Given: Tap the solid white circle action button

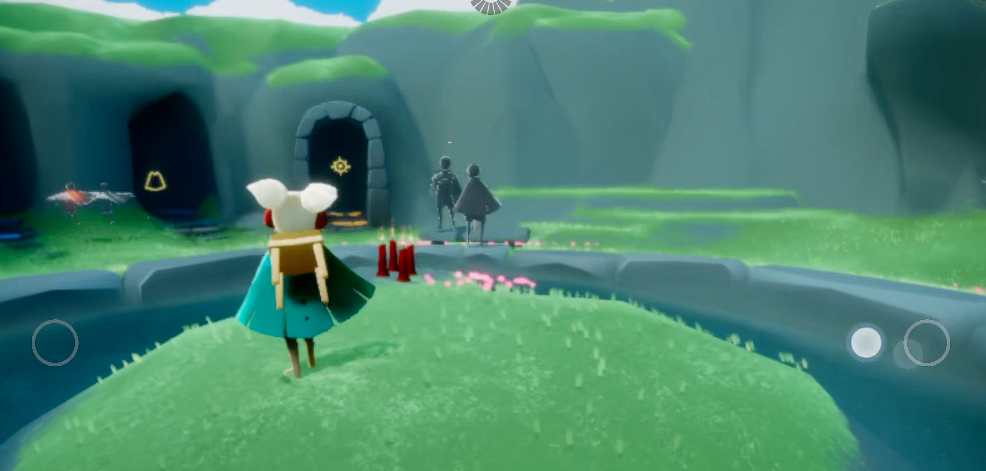Looking at the screenshot, I should [866, 342].
